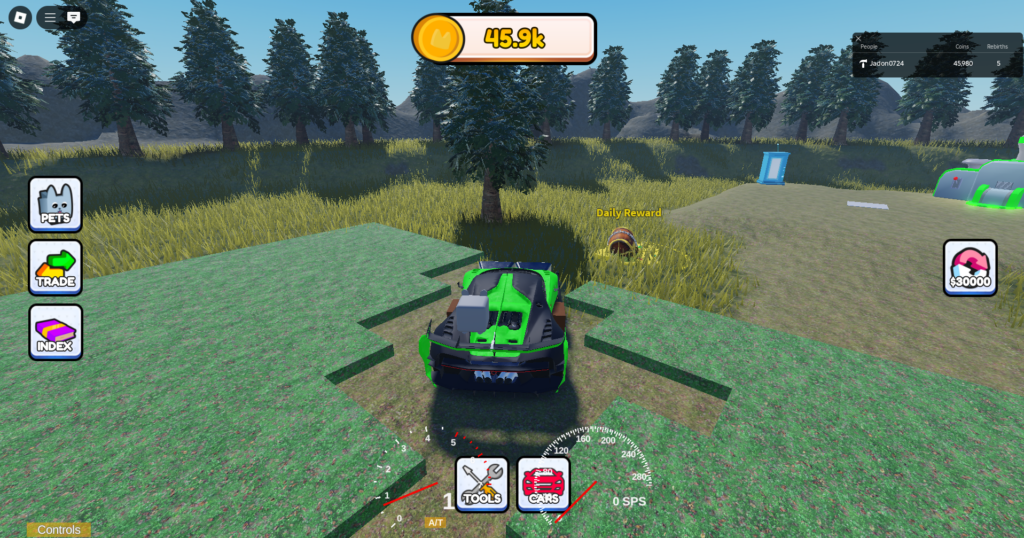Open the Roblox main menu
This screenshot has height=538, width=1024.
coord(19,17)
